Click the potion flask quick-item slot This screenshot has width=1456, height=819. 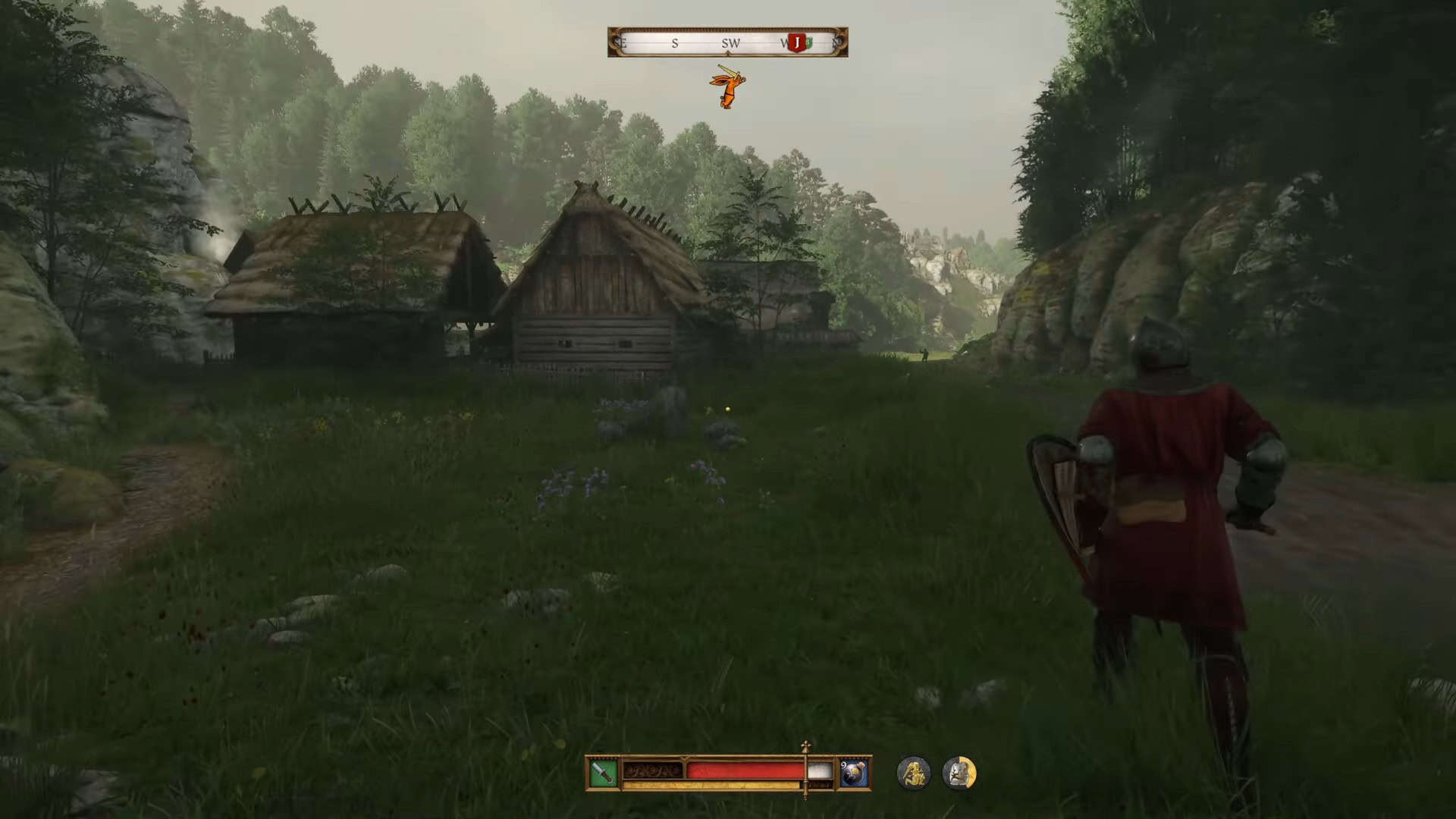[x=853, y=772]
